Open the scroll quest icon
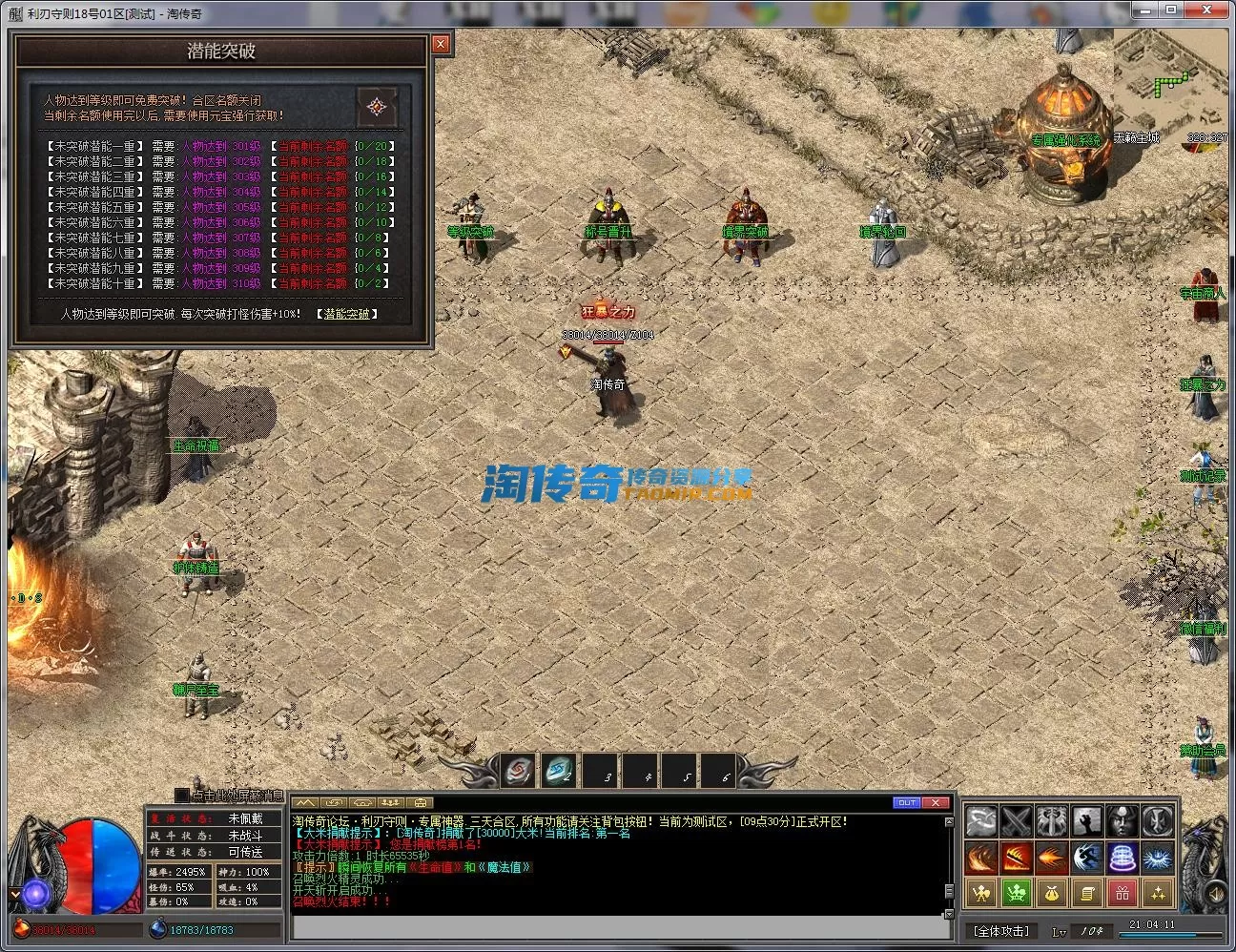The width and height of the screenshot is (1236, 952). click(x=1086, y=893)
